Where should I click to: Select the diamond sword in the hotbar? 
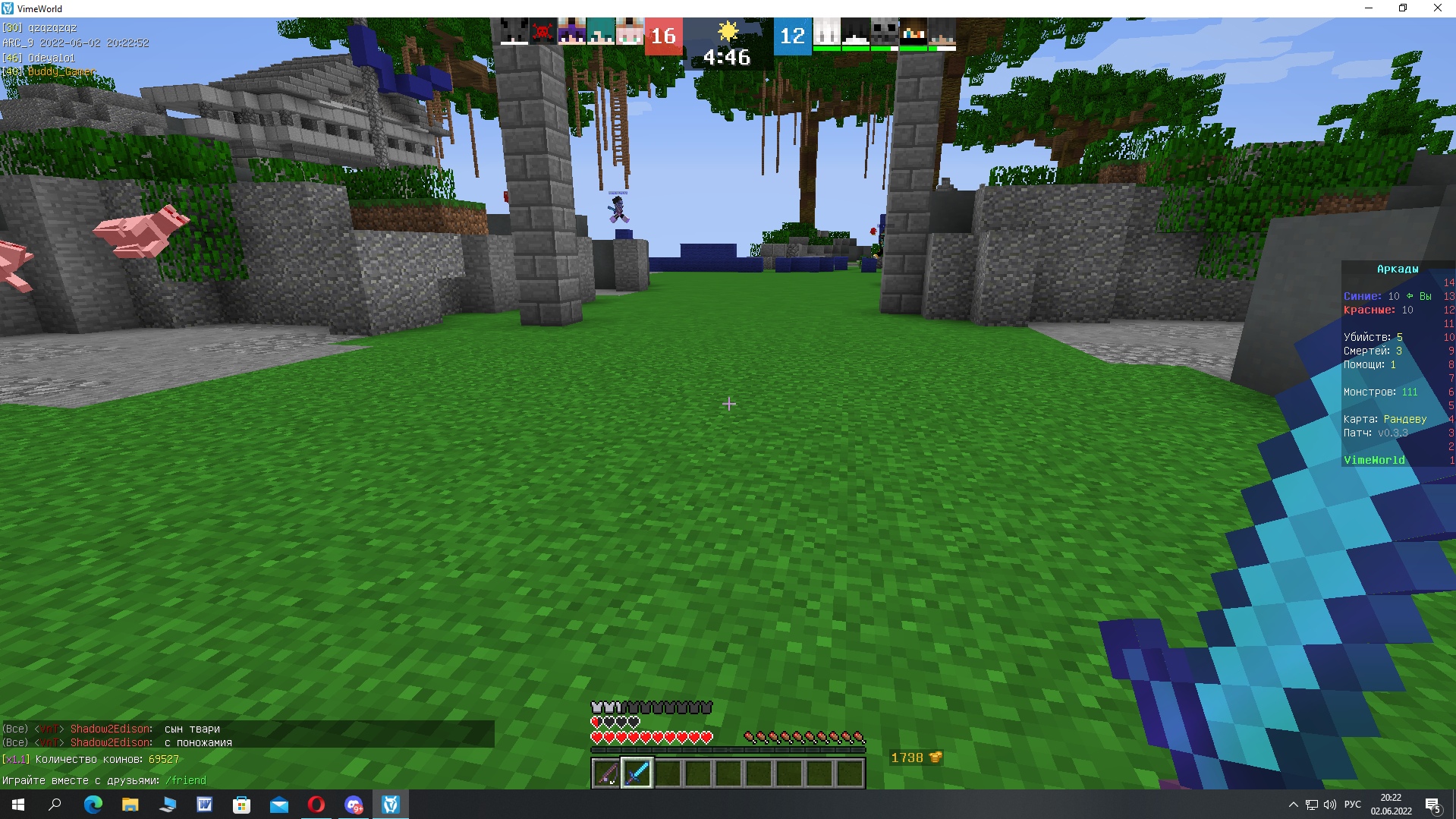click(637, 772)
